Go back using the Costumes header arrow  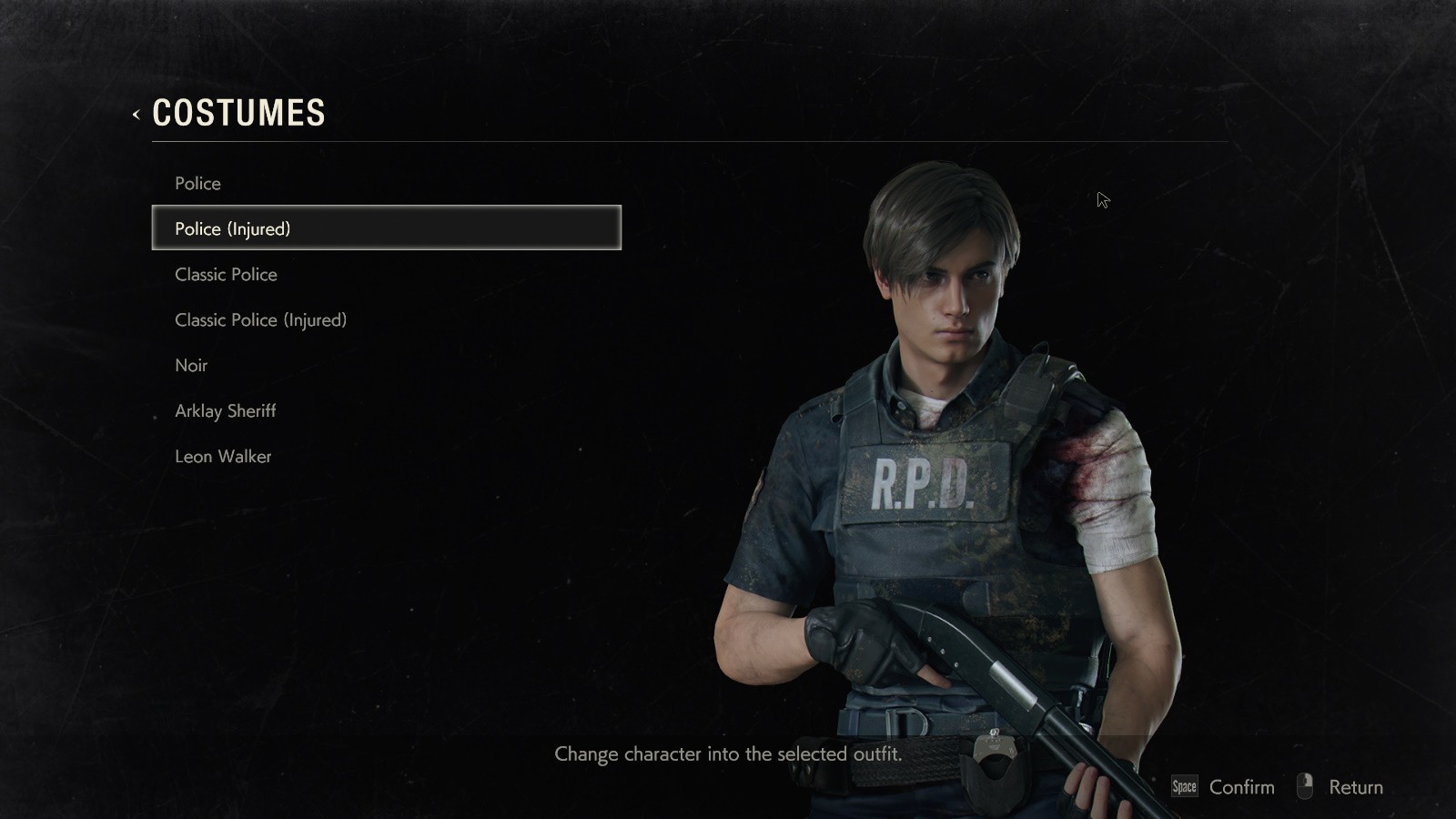(136, 115)
